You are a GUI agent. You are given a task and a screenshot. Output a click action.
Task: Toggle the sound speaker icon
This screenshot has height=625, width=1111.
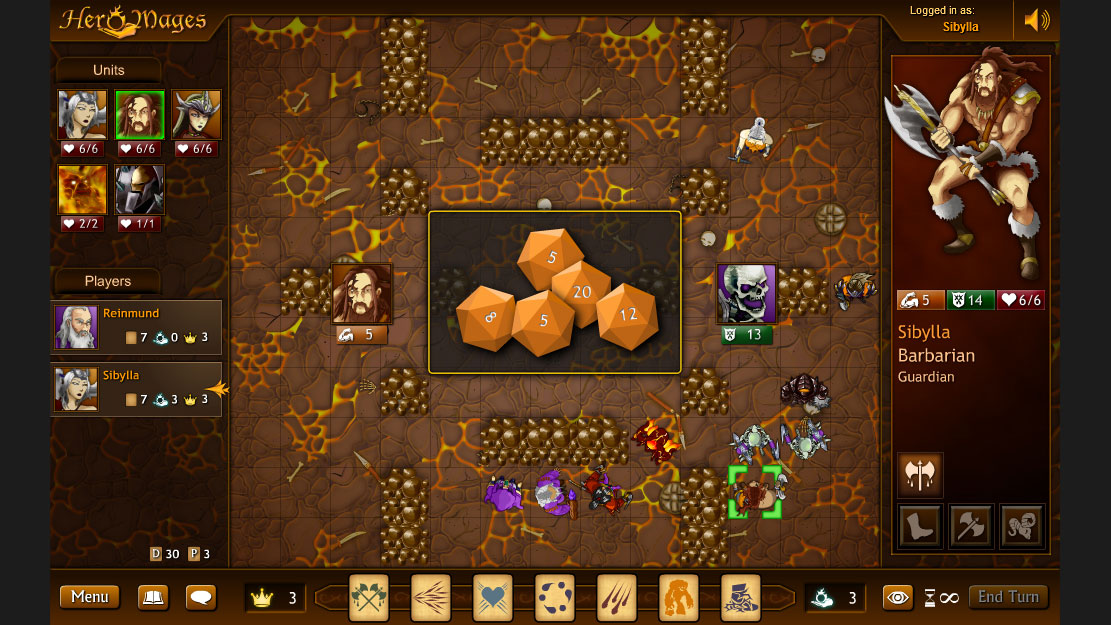point(1037,19)
